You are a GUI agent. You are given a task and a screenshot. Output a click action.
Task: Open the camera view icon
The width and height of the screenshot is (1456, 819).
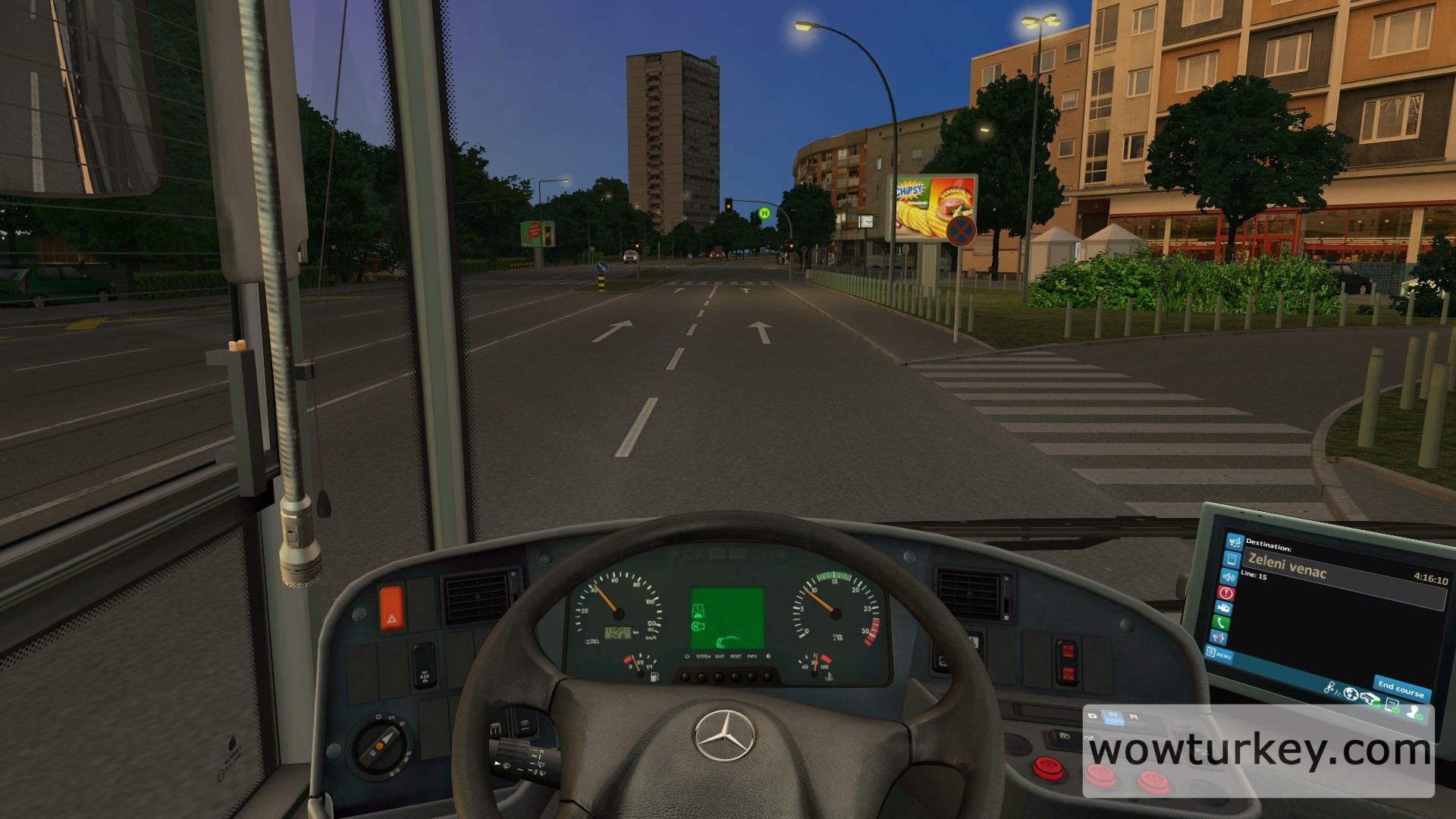(x=1223, y=608)
